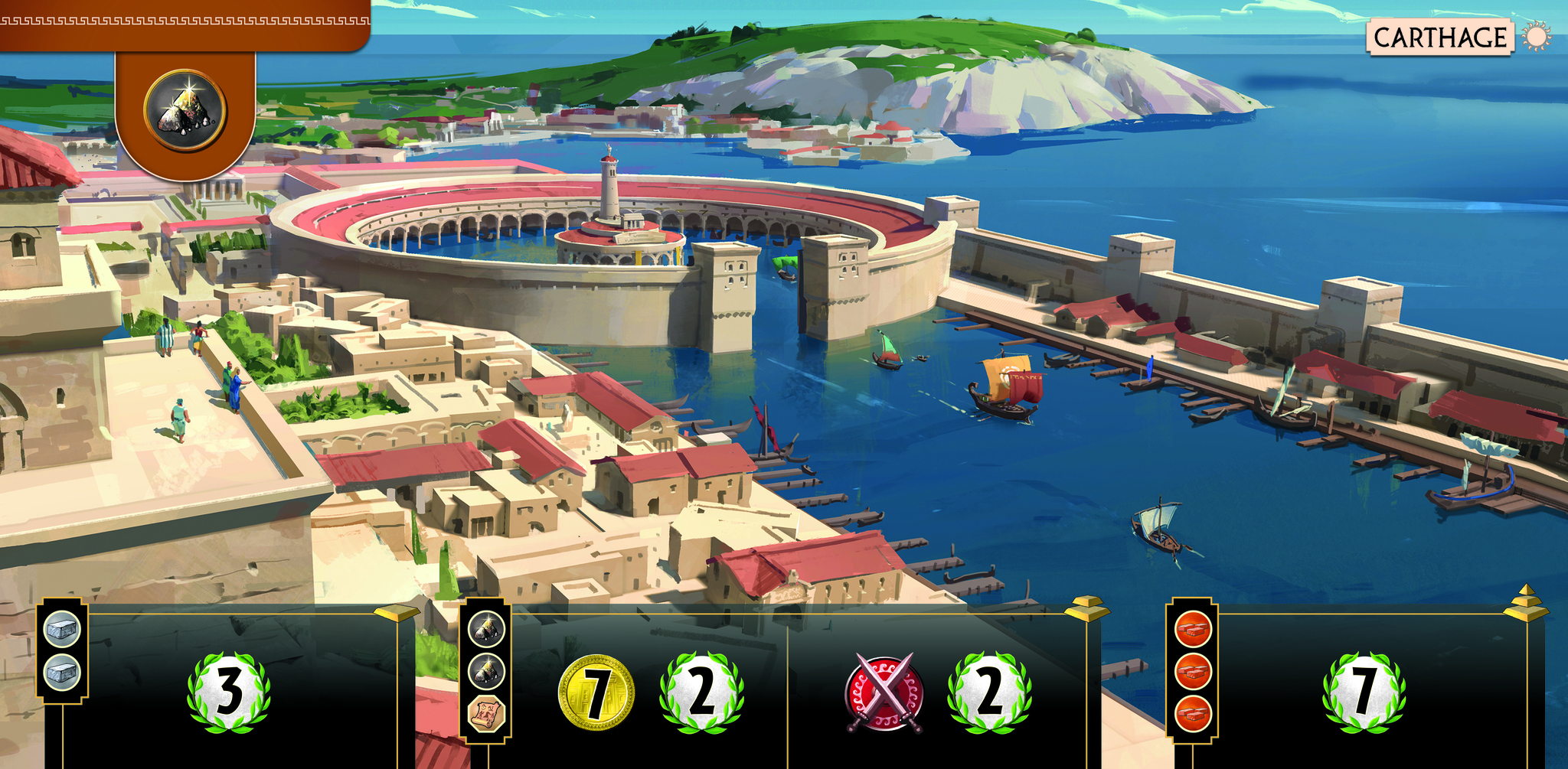Viewport: 1568px width, 769px height.
Task: Click the papyrus cost icon
Action: point(486,715)
